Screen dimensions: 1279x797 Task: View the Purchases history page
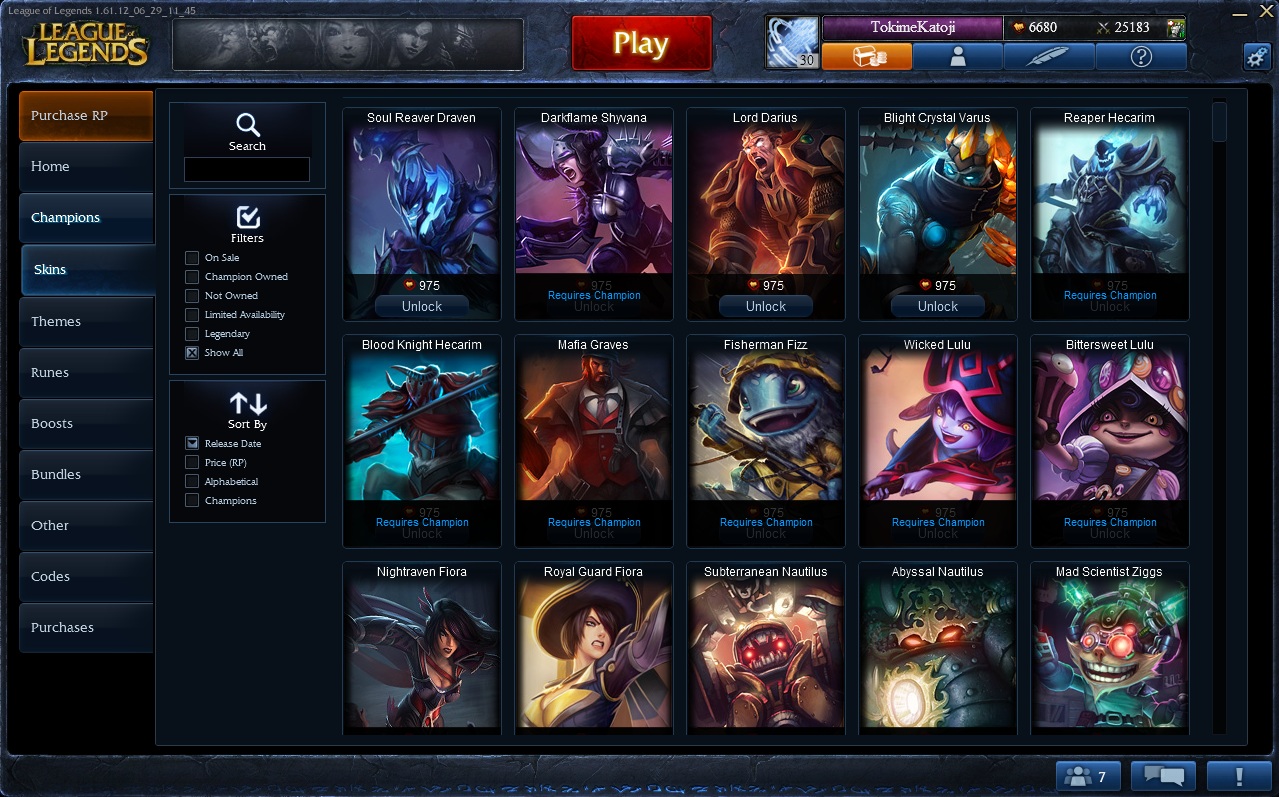tap(86, 628)
